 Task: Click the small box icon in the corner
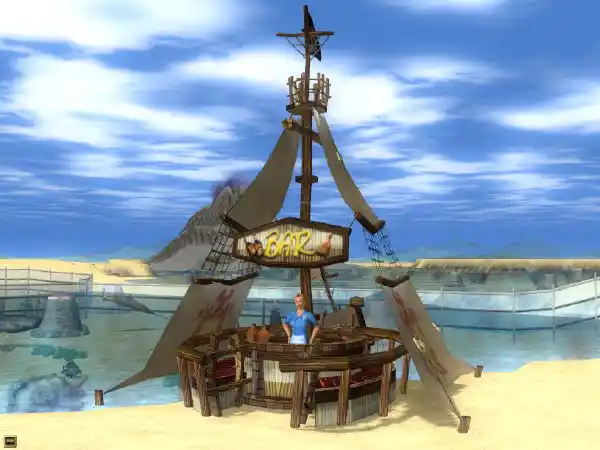pos(10,440)
